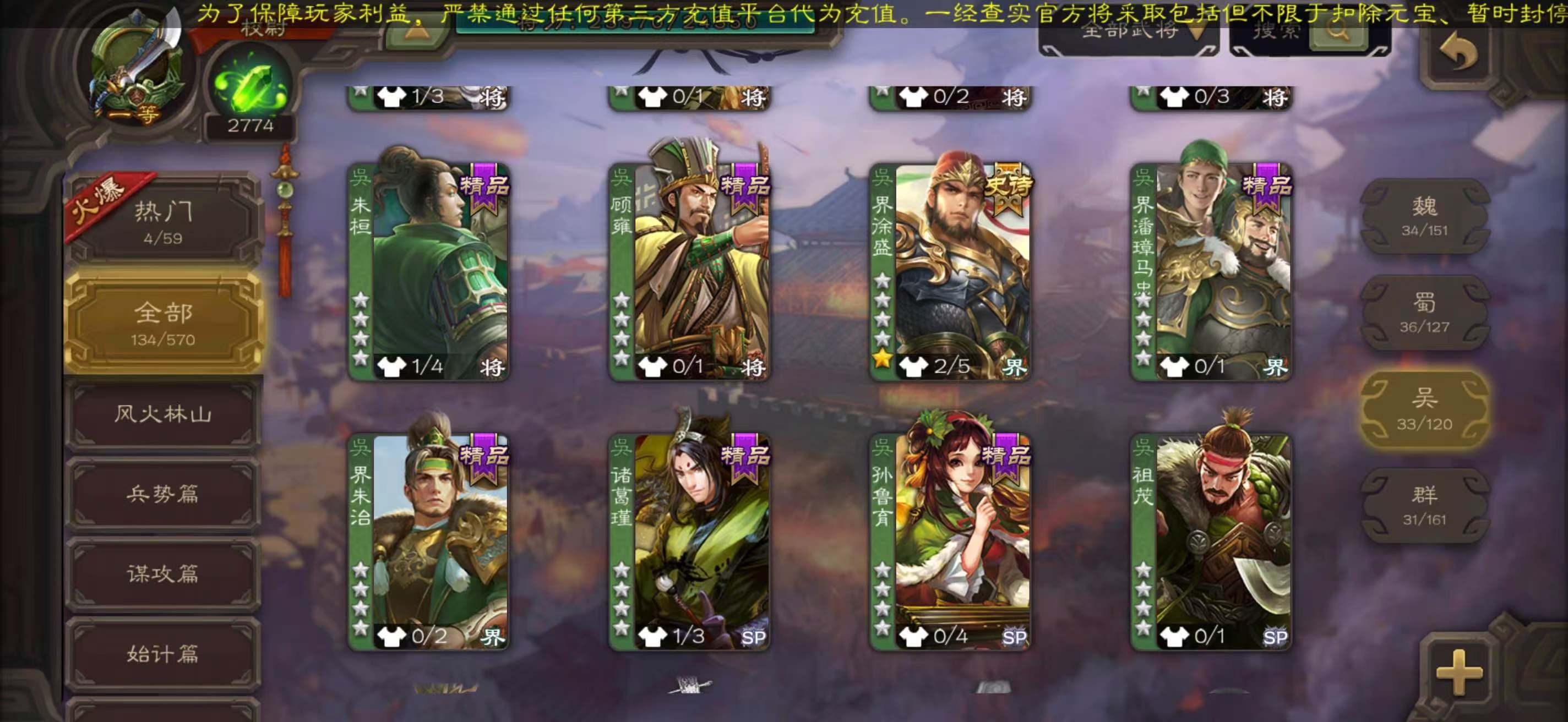Show the 谋攻篇 generals
The height and width of the screenshot is (722, 1568).
point(163,573)
